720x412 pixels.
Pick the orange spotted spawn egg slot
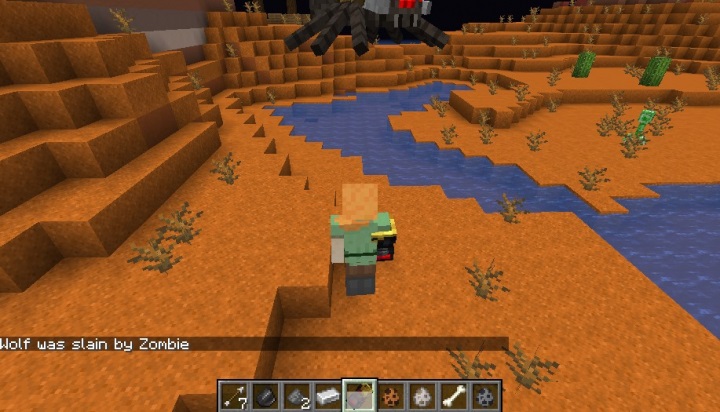point(391,396)
